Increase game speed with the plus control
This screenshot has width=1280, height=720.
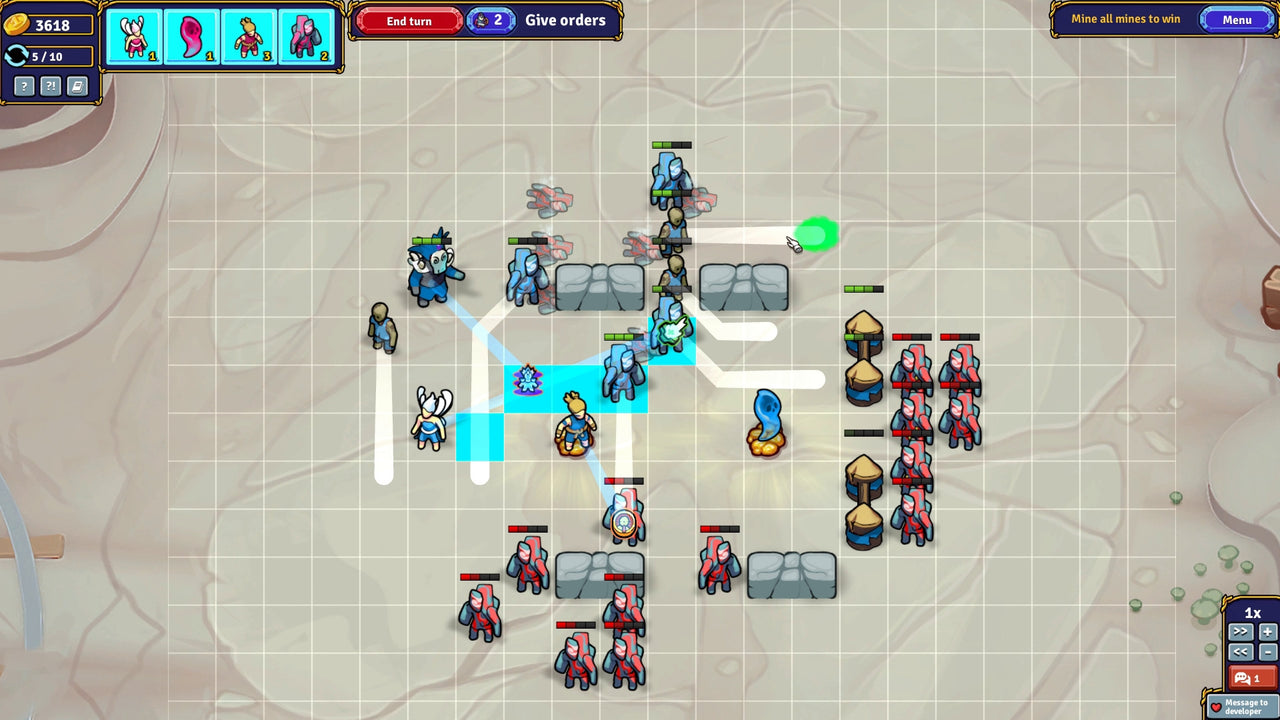tap(1267, 631)
